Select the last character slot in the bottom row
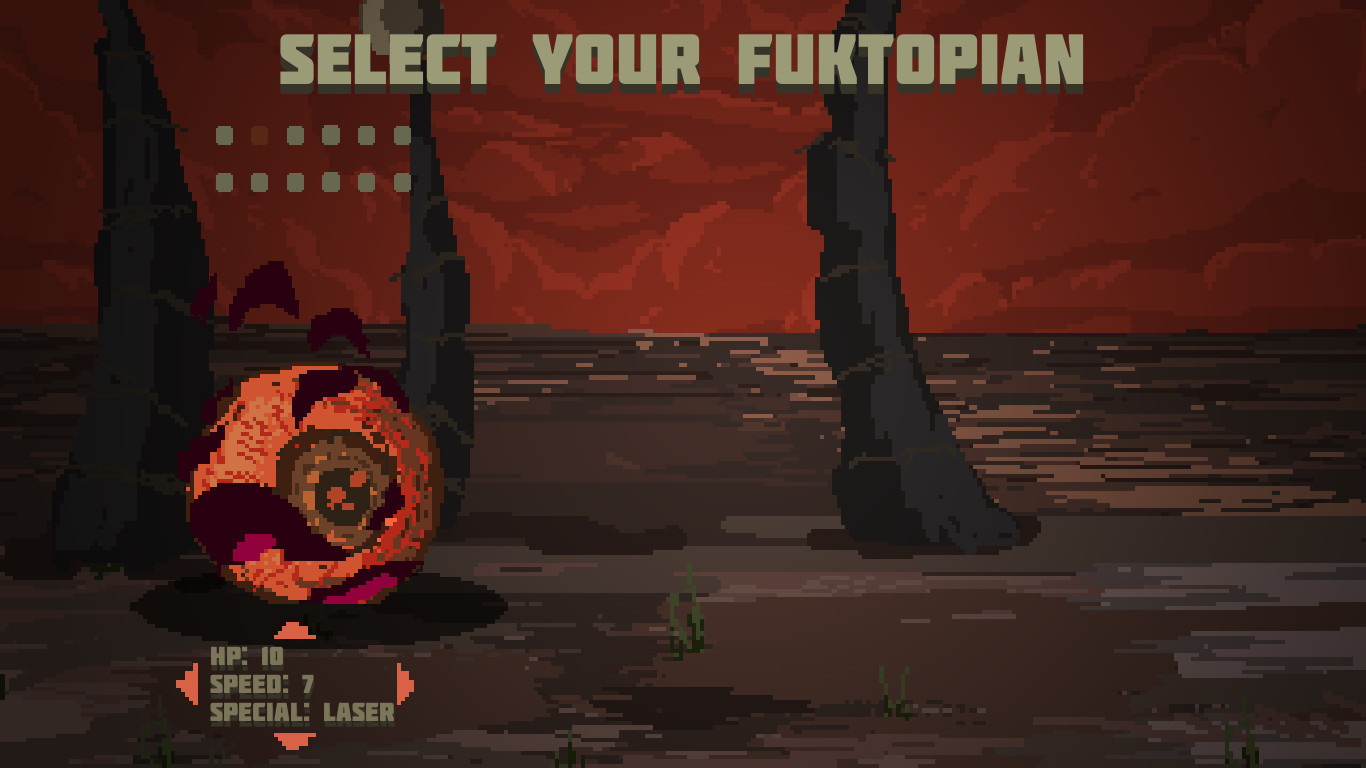This screenshot has height=768, width=1366. pos(403,182)
